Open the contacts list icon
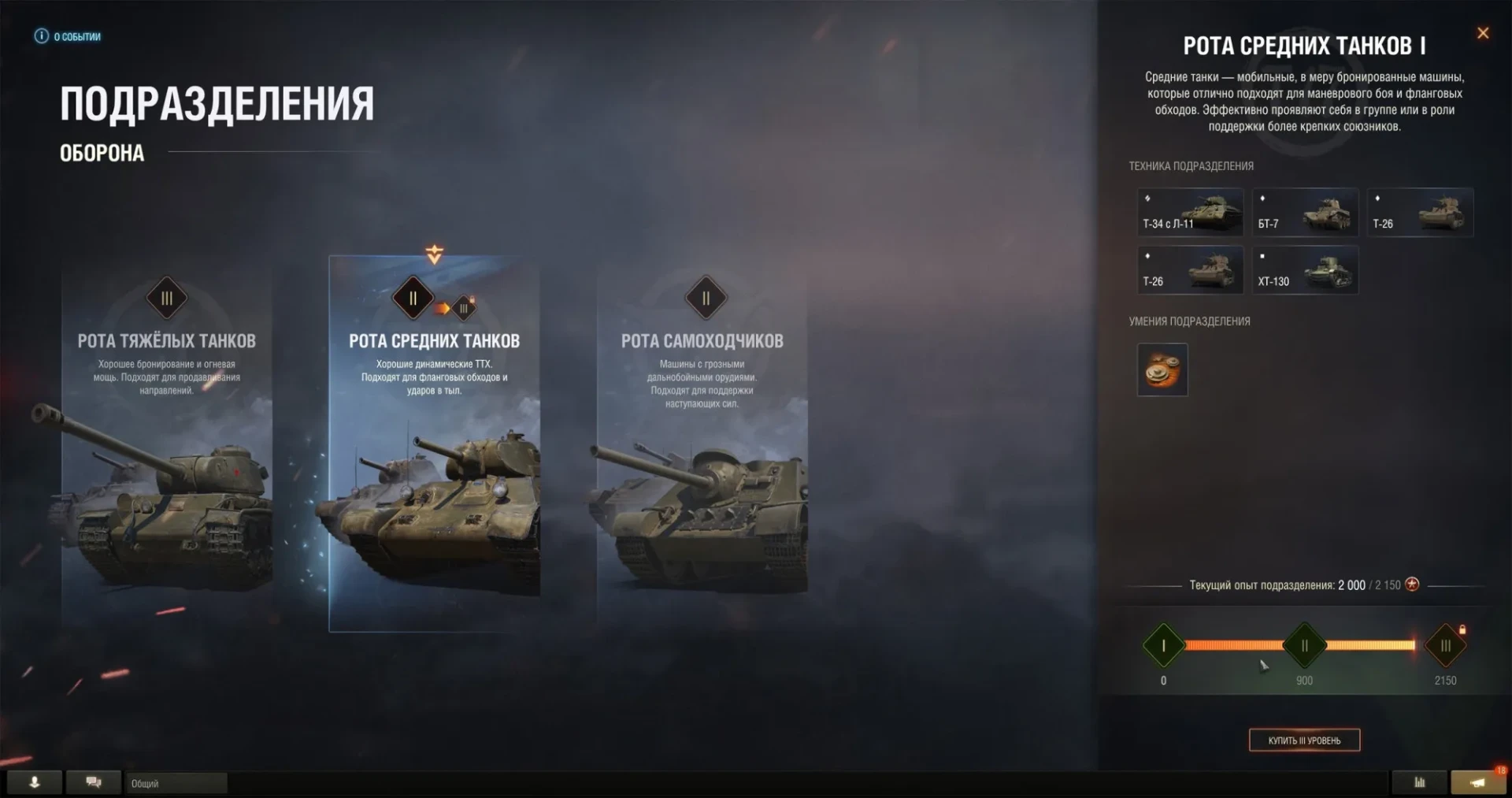 click(x=35, y=782)
